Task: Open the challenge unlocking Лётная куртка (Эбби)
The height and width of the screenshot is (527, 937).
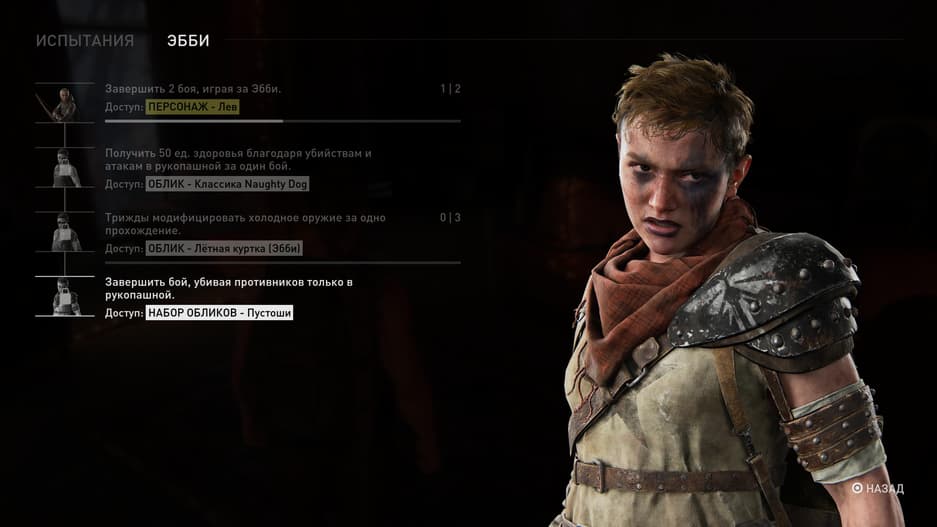Action: click(248, 232)
